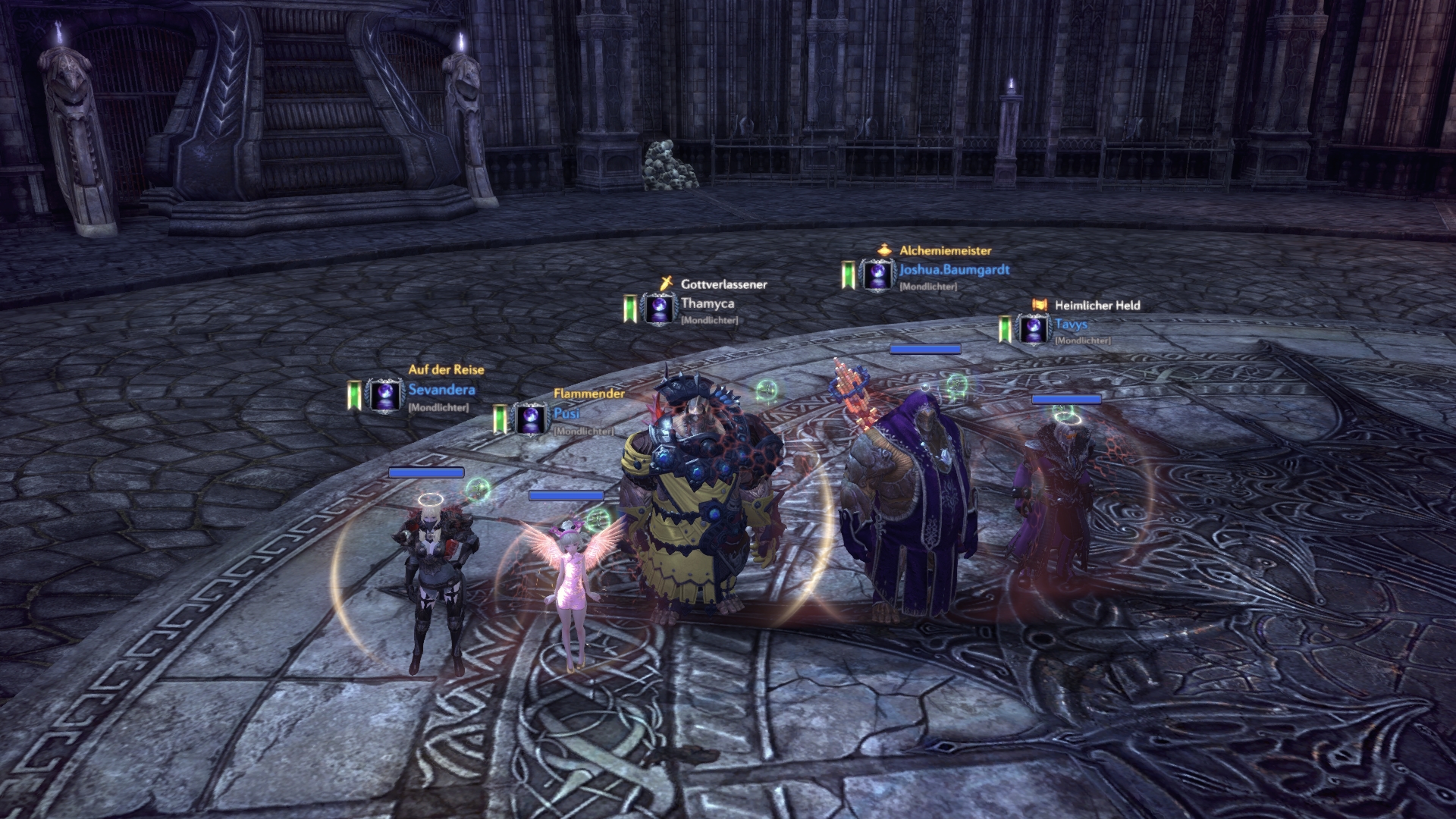Screen dimensions: 1456x819
Task: Target Thamyca via the name label
Action: 707,303
